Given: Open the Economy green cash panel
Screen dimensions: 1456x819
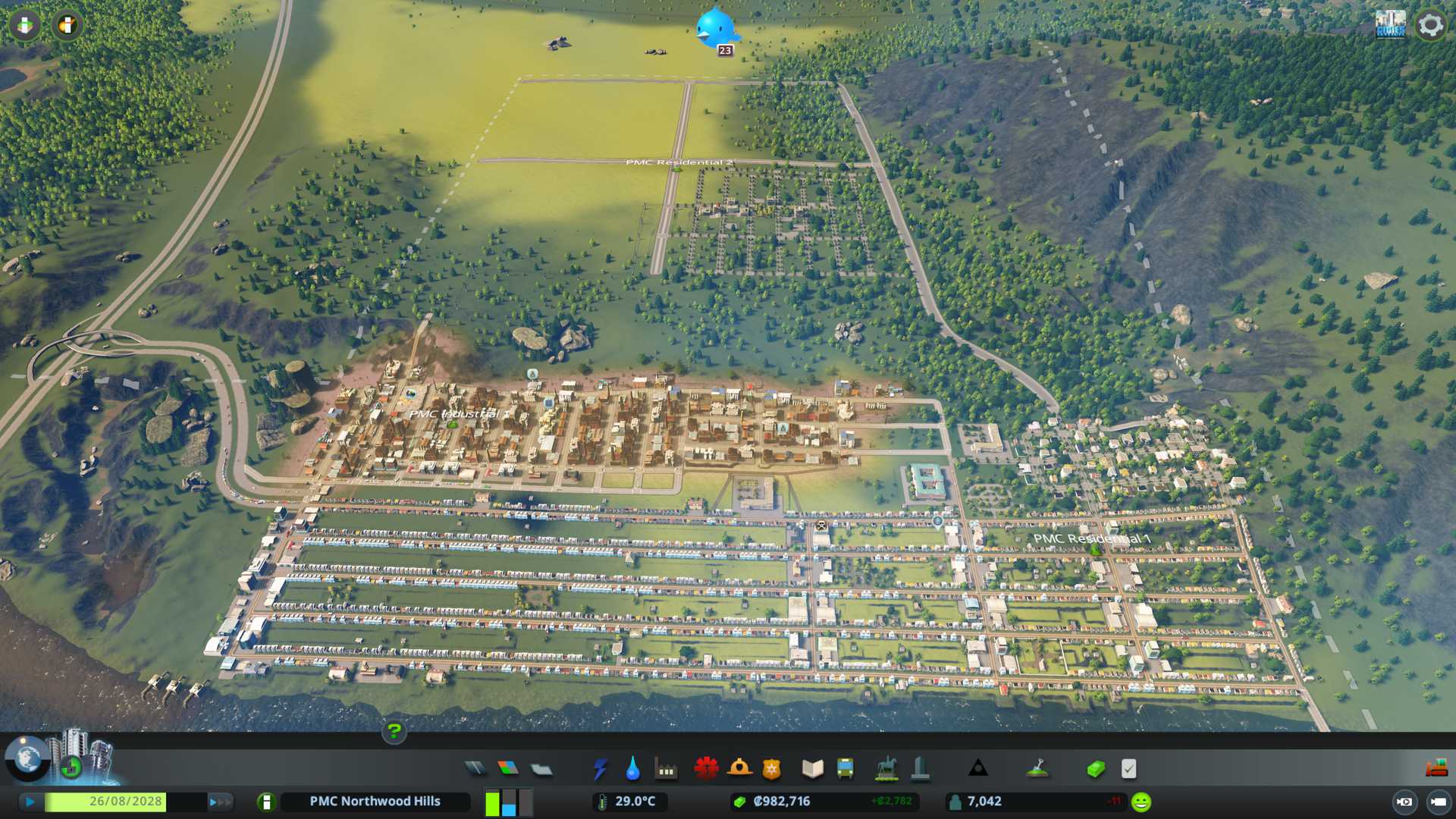Looking at the screenshot, I should coord(1095,769).
